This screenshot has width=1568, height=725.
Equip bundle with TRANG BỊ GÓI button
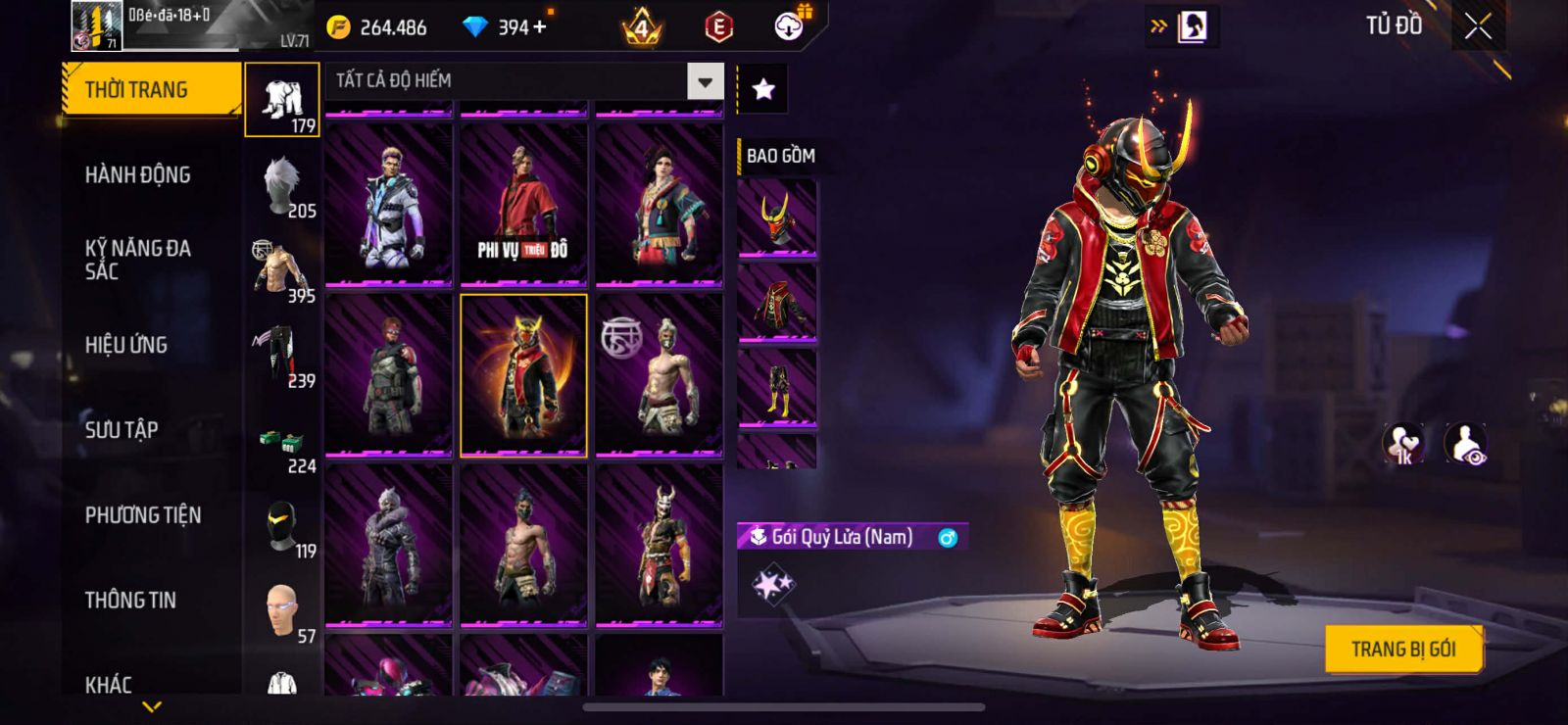tap(1402, 649)
